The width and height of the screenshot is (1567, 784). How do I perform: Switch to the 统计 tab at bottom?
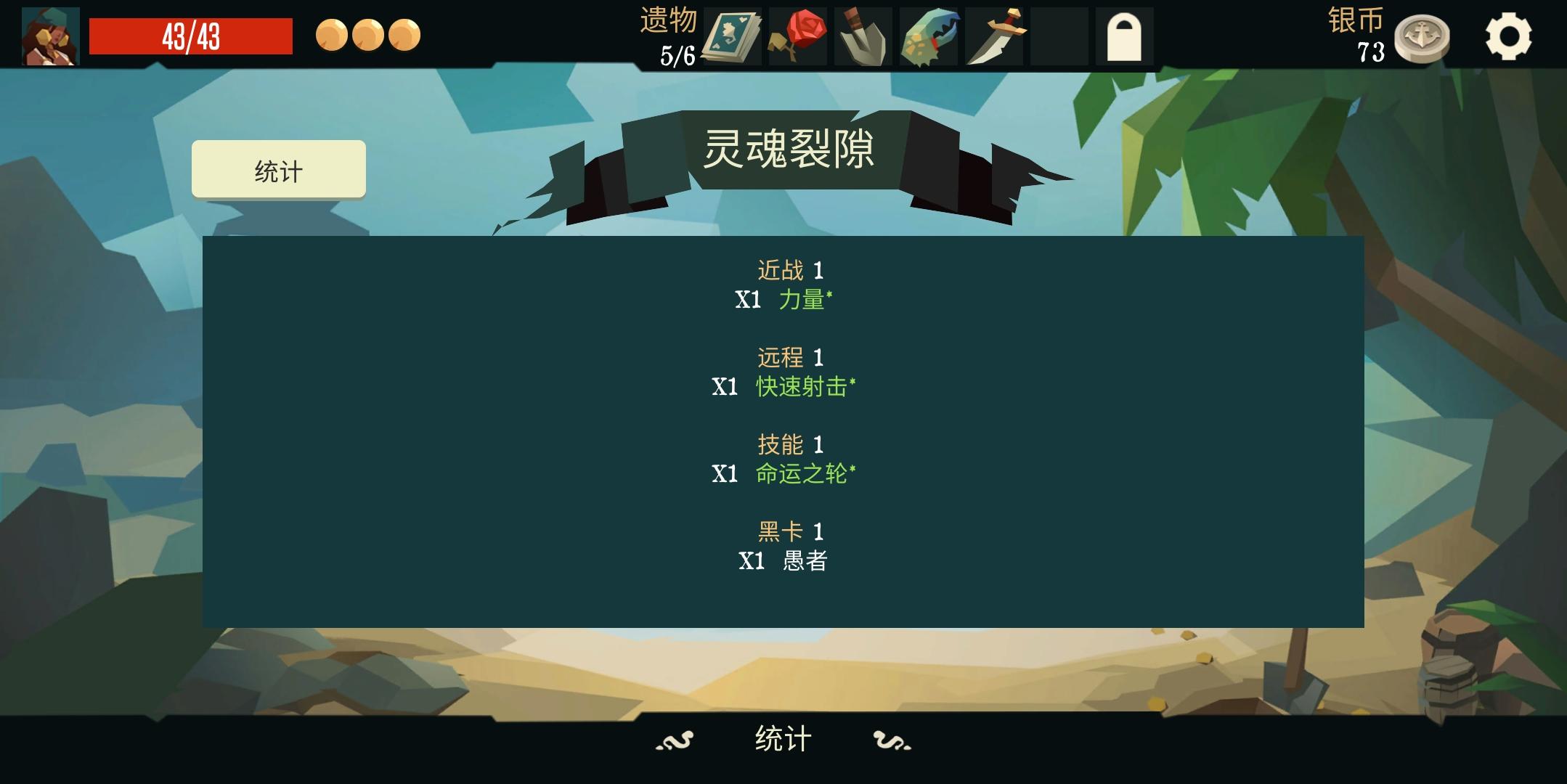tap(783, 740)
